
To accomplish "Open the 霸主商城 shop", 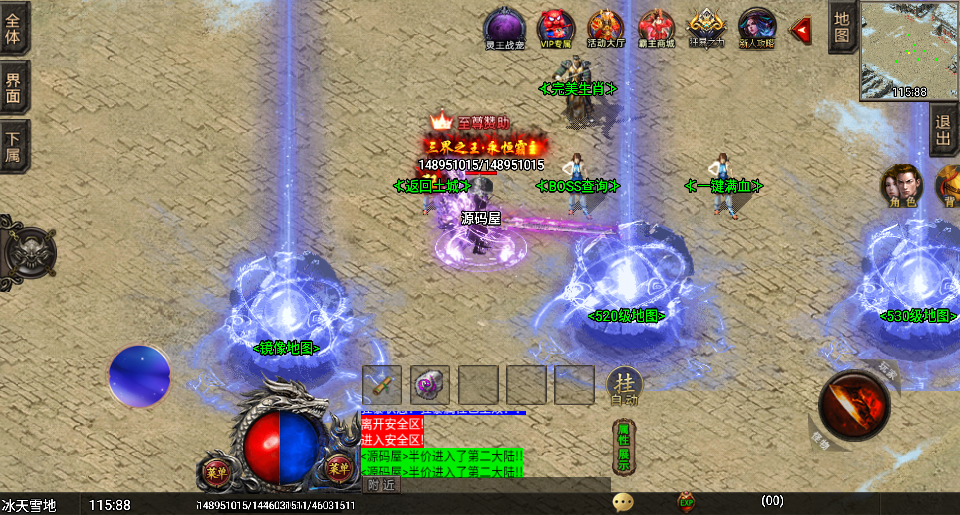I will tap(657, 27).
